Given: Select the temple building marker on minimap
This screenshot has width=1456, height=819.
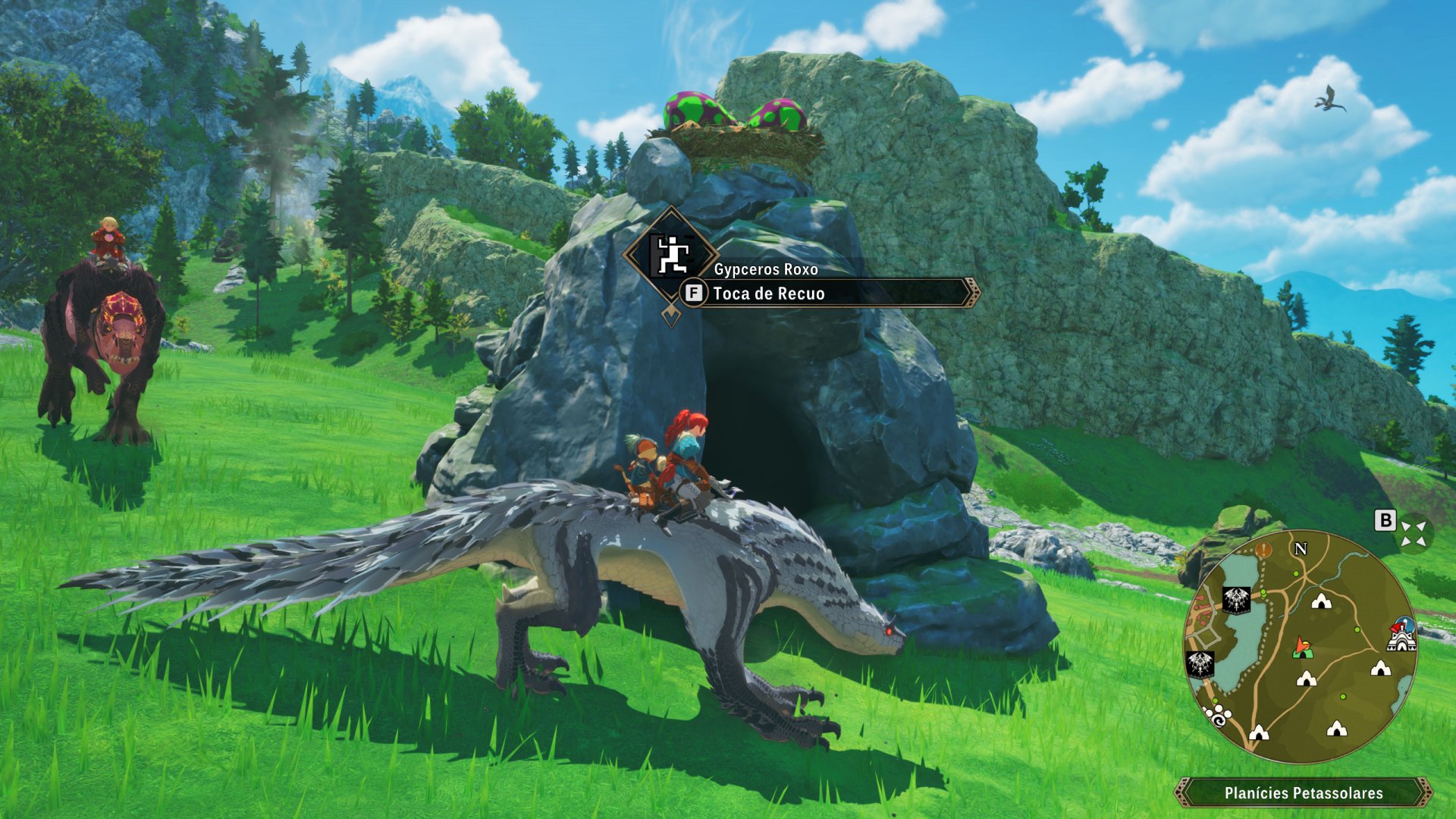Looking at the screenshot, I should pos(1401,635).
